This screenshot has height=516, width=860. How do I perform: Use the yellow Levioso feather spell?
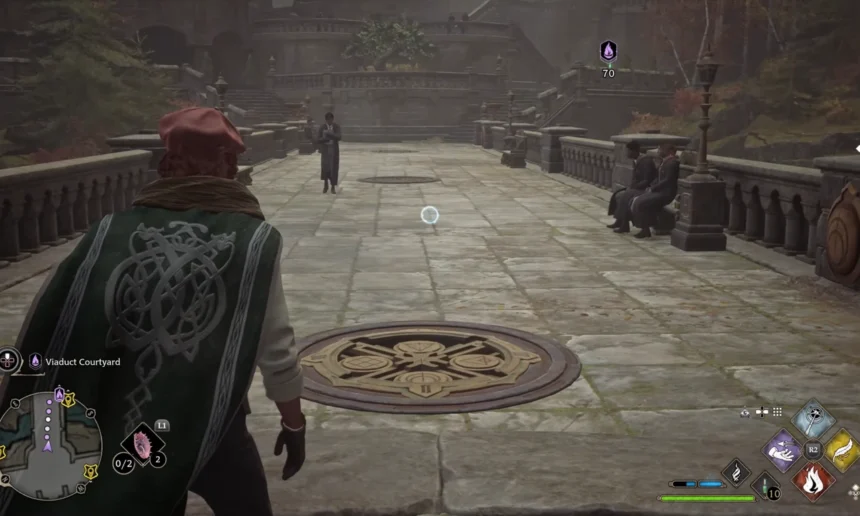842,449
